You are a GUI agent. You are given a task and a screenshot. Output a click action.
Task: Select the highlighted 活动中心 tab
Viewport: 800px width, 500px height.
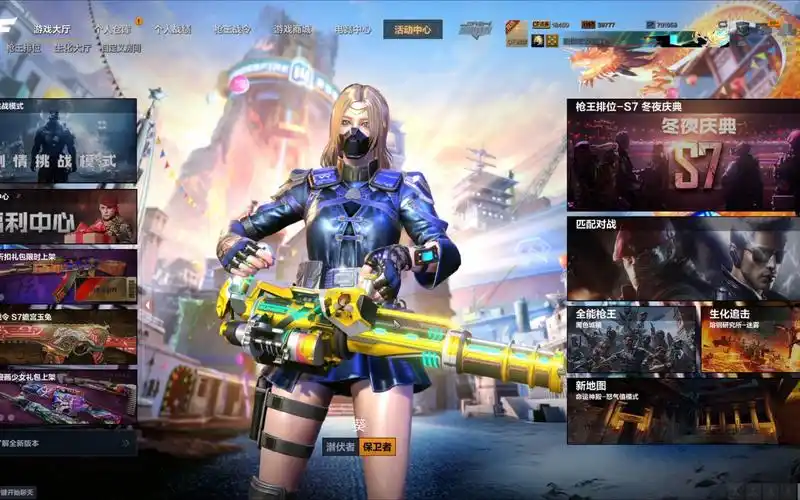click(x=412, y=30)
